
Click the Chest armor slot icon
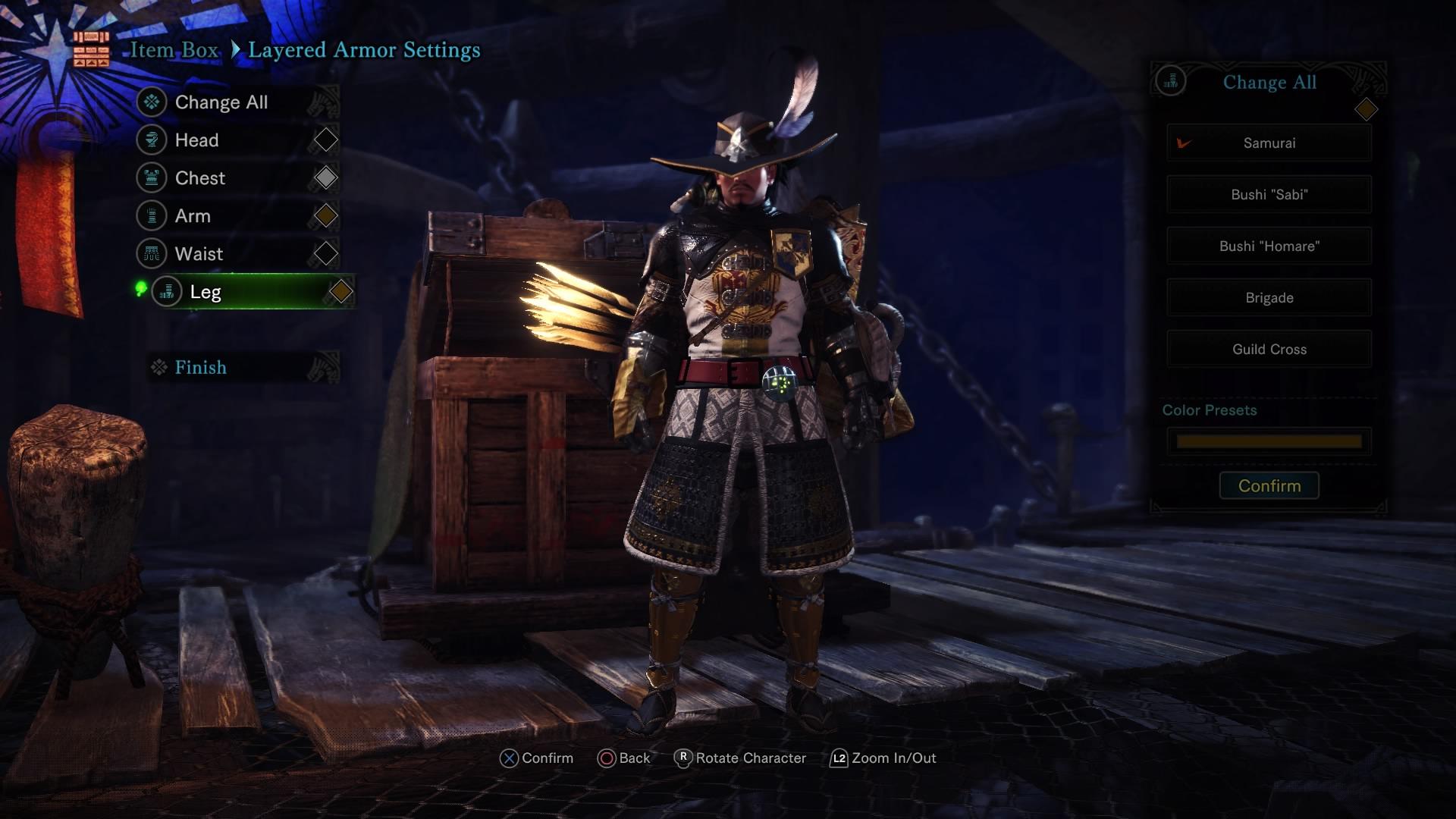(152, 178)
